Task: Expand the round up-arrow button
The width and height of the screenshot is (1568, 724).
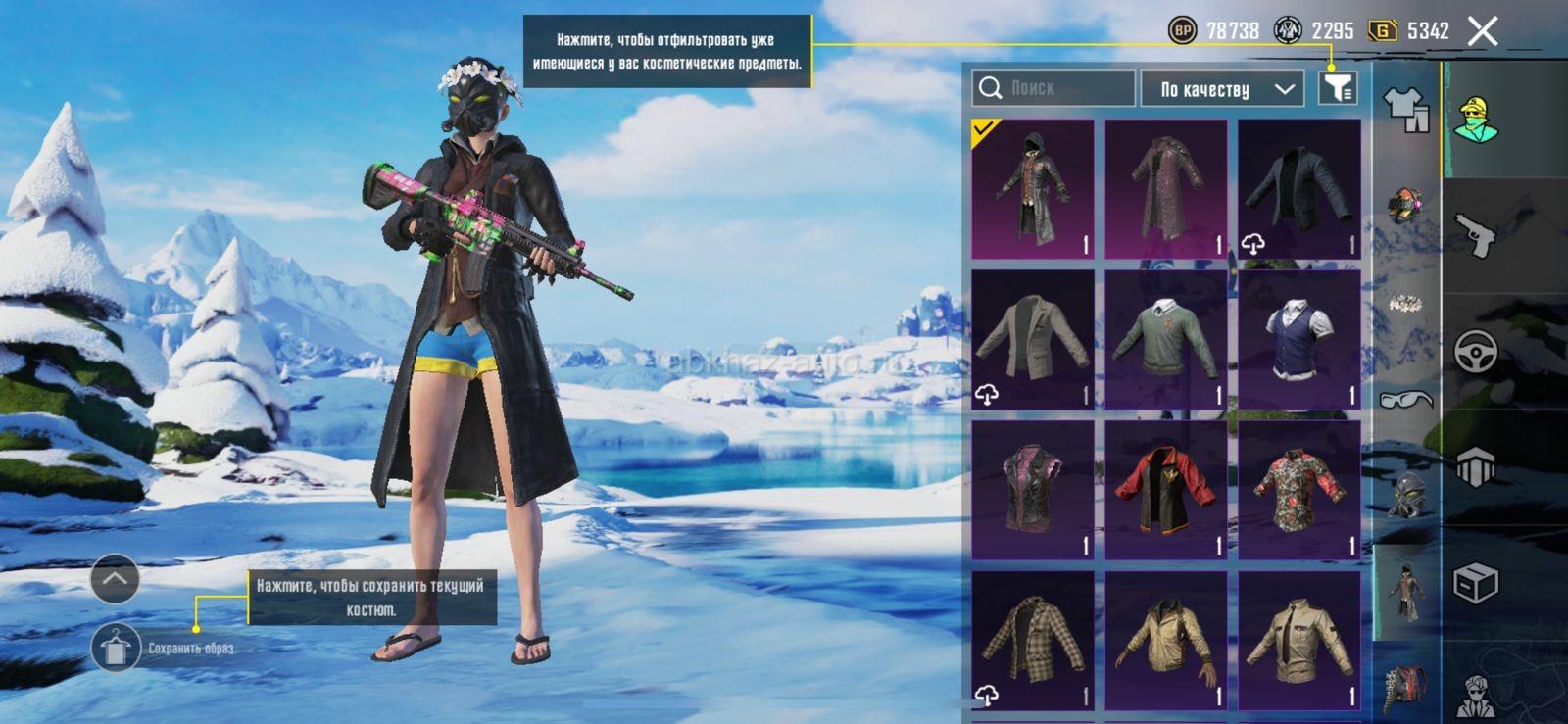Action: click(115, 579)
